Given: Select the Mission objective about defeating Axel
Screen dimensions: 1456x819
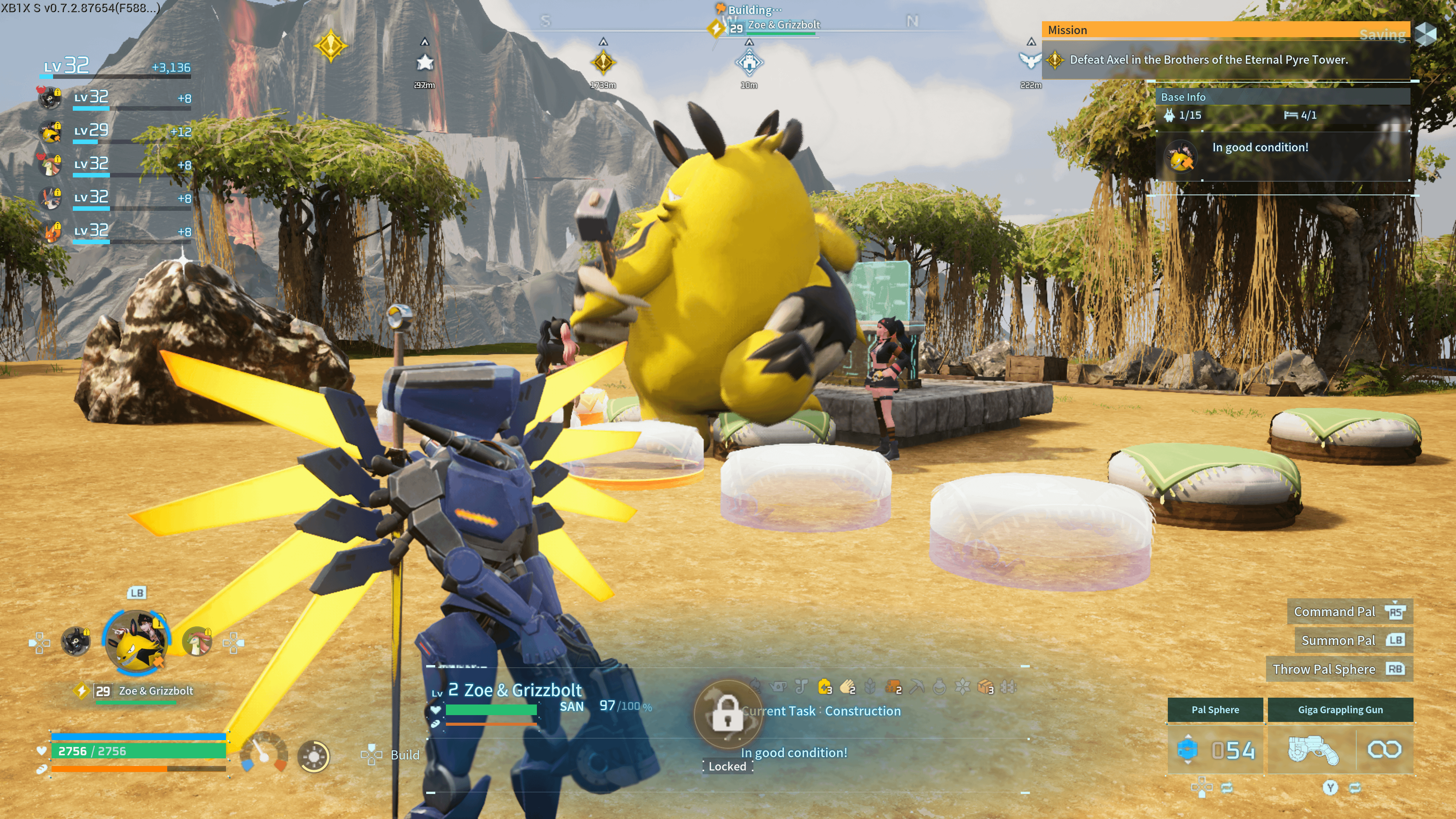Looking at the screenshot, I should [1208, 60].
